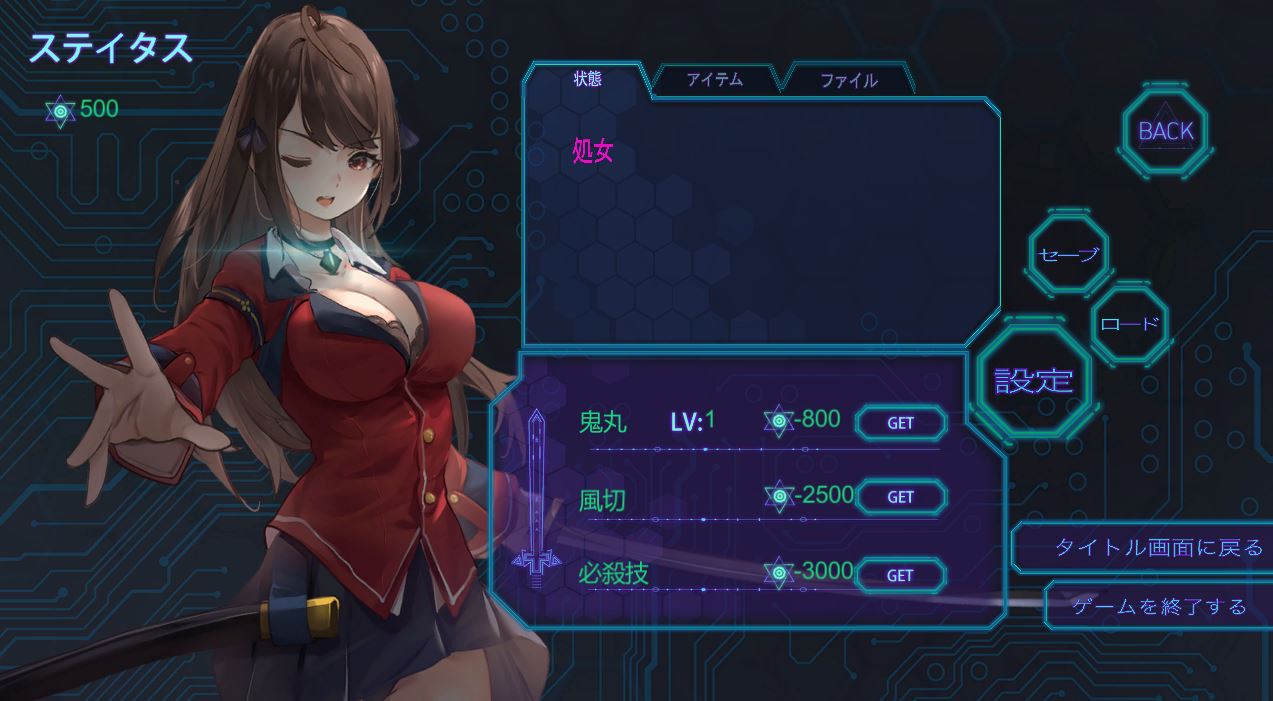Get the 鬼丸 skill for 800
The width and height of the screenshot is (1273, 701).
pos(900,423)
